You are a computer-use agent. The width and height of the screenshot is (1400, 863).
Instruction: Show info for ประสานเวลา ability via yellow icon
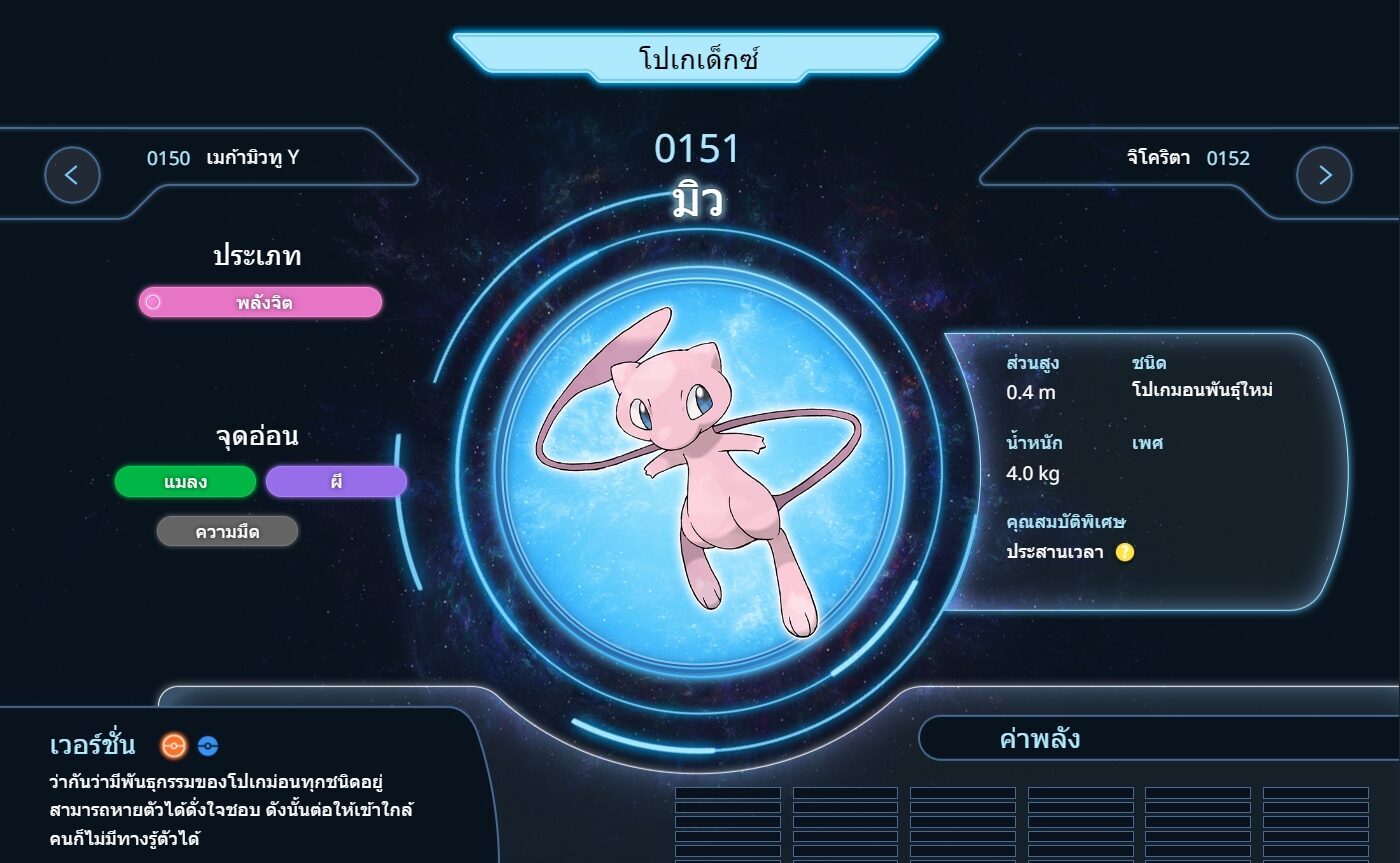(x=1125, y=552)
